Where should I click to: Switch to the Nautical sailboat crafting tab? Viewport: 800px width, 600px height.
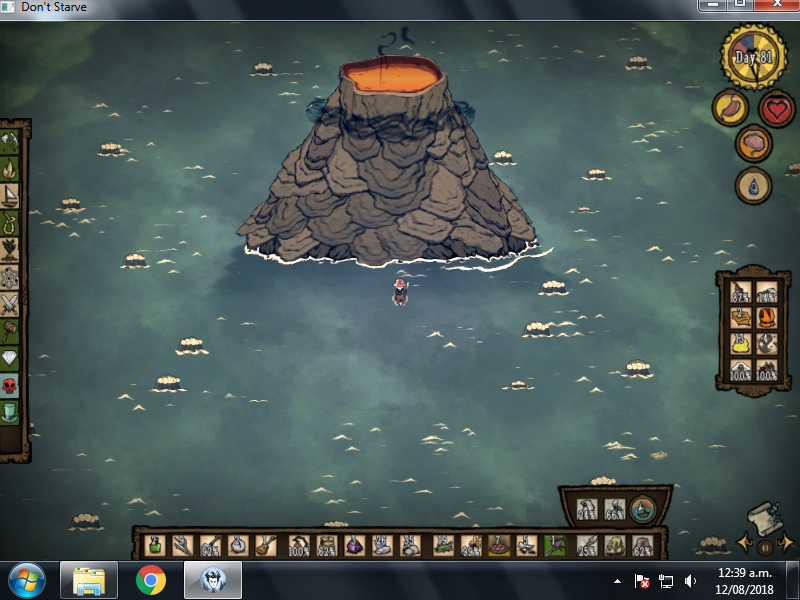point(11,195)
